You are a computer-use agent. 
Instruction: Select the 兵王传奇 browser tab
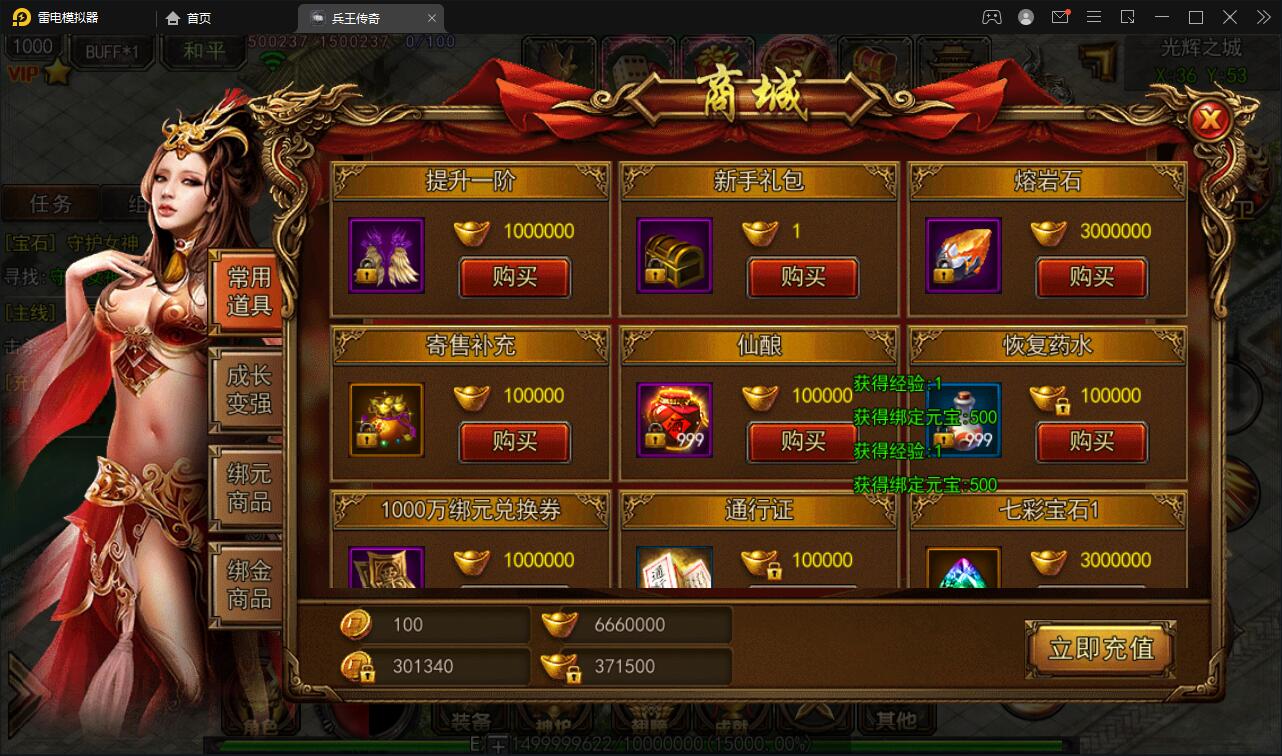coord(357,17)
